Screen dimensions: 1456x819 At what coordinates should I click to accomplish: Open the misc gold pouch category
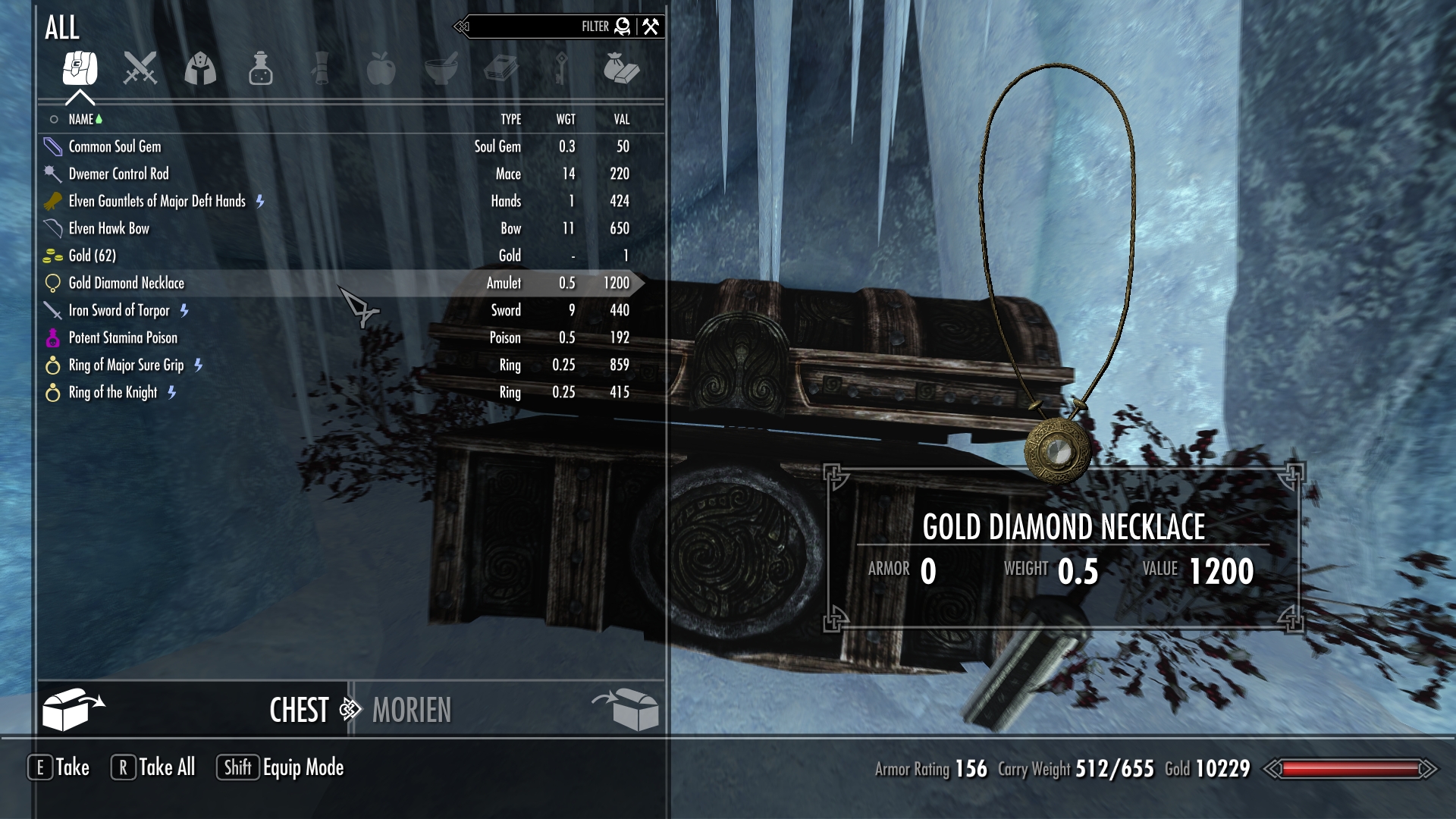(x=621, y=68)
